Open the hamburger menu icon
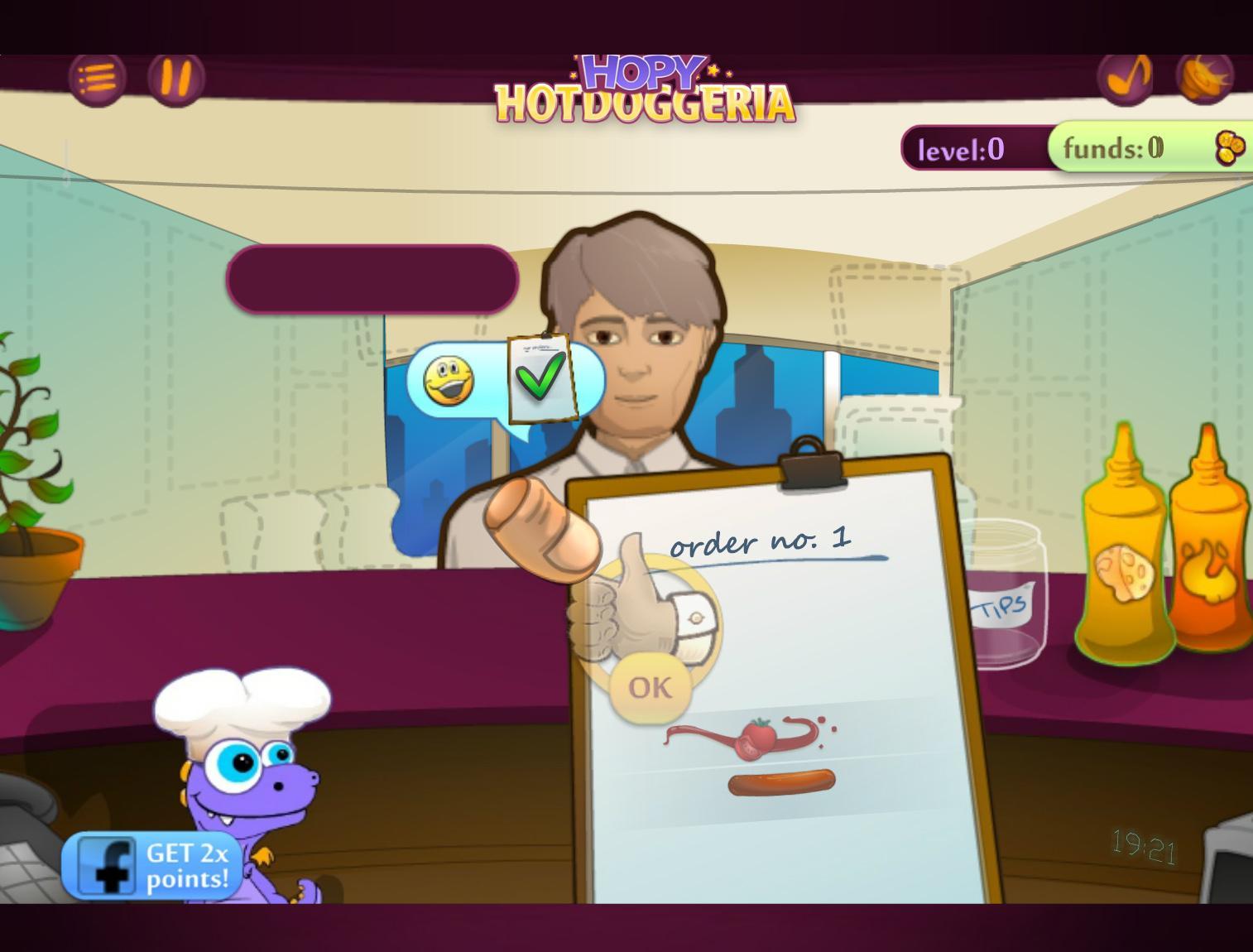Screen dimensions: 1253x952 [98, 79]
